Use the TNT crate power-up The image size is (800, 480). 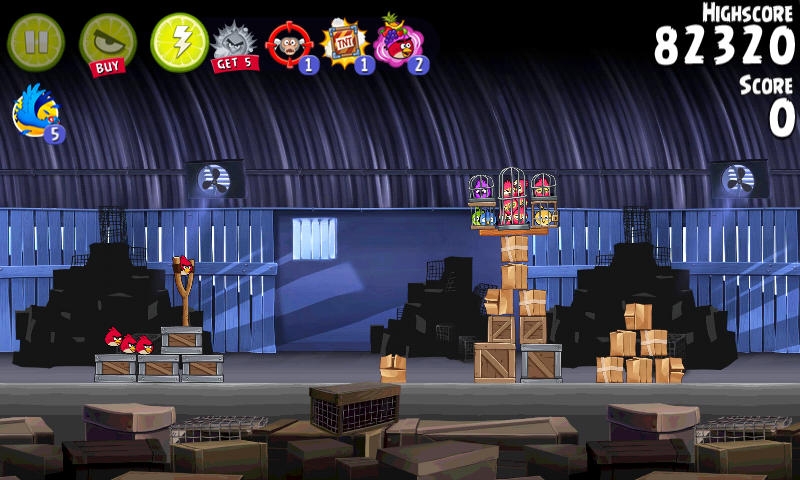click(x=345, y=45)
